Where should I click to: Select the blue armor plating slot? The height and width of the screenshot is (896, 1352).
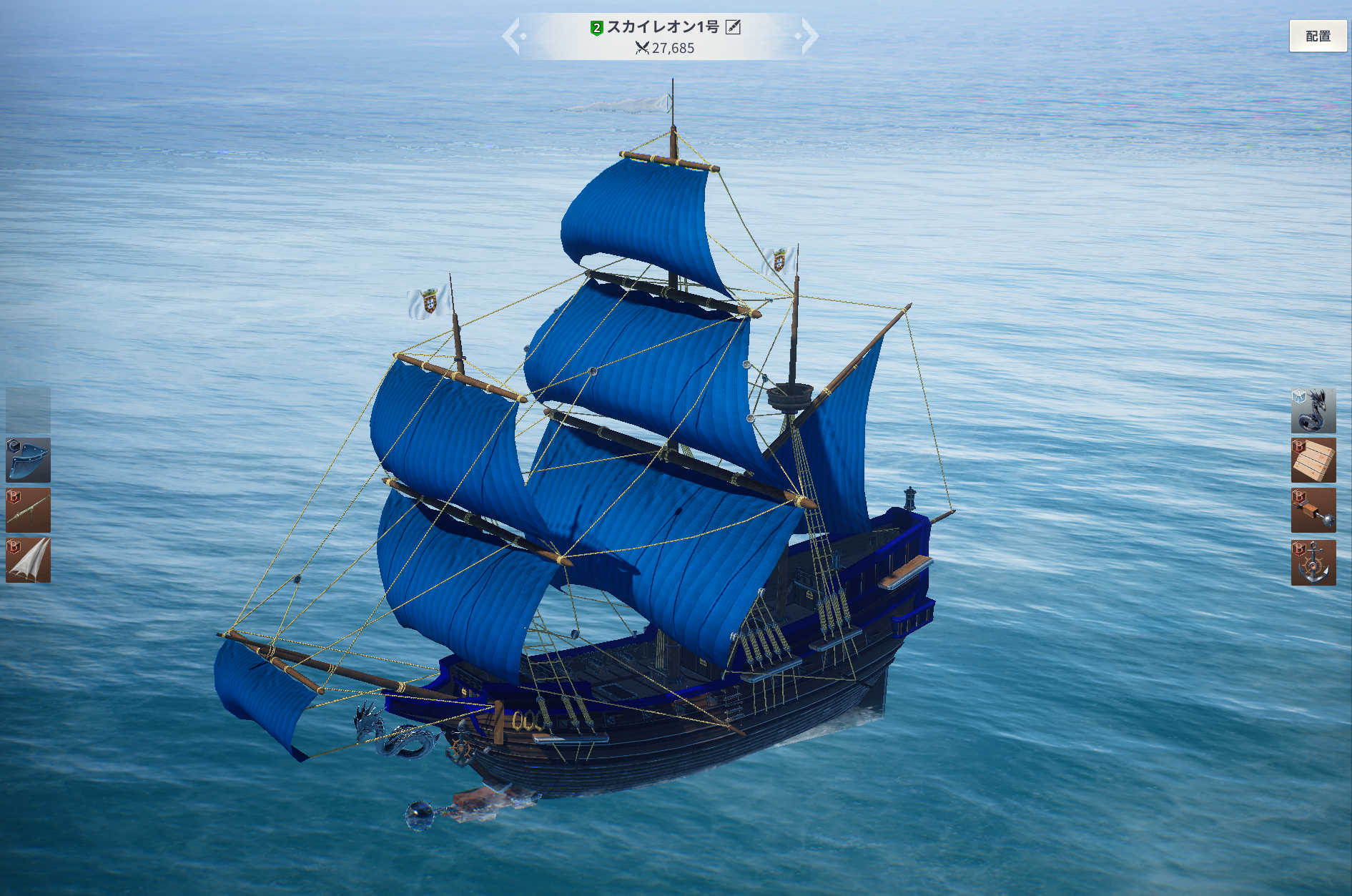[x=29, y=460]
